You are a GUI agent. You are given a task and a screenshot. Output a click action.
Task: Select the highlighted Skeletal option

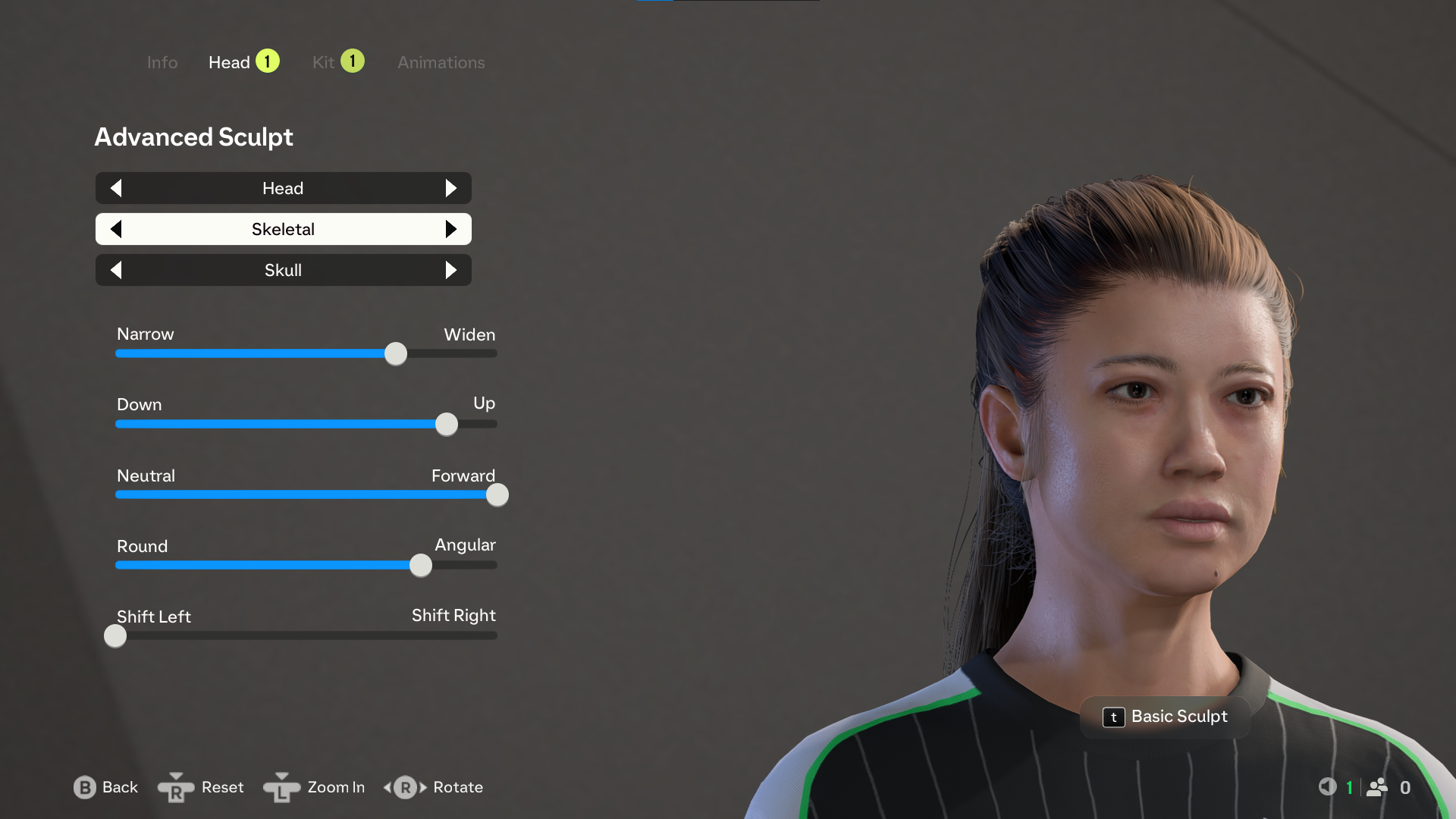[283, 229]
